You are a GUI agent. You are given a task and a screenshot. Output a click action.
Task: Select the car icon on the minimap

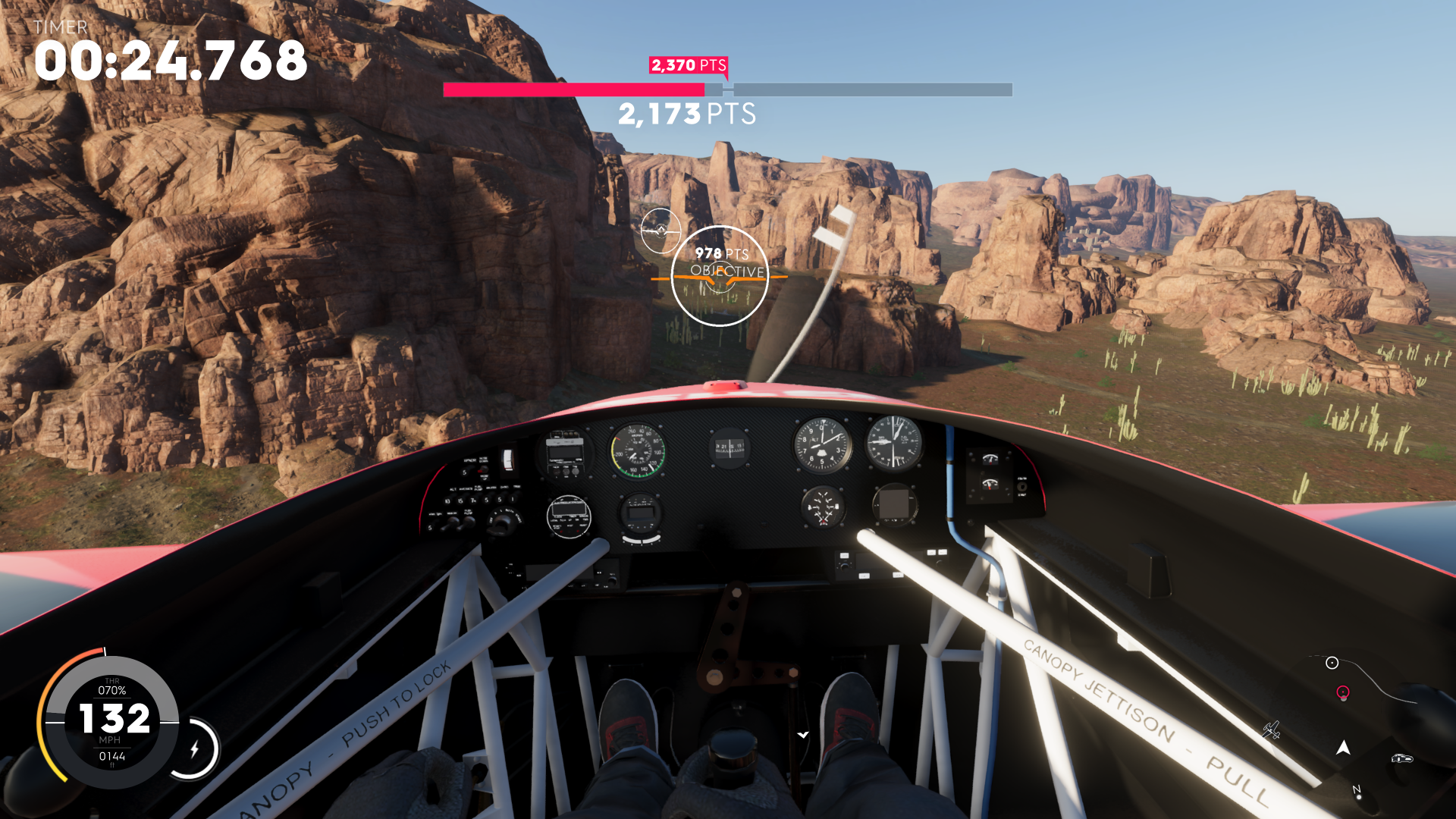pos(1401,758)
